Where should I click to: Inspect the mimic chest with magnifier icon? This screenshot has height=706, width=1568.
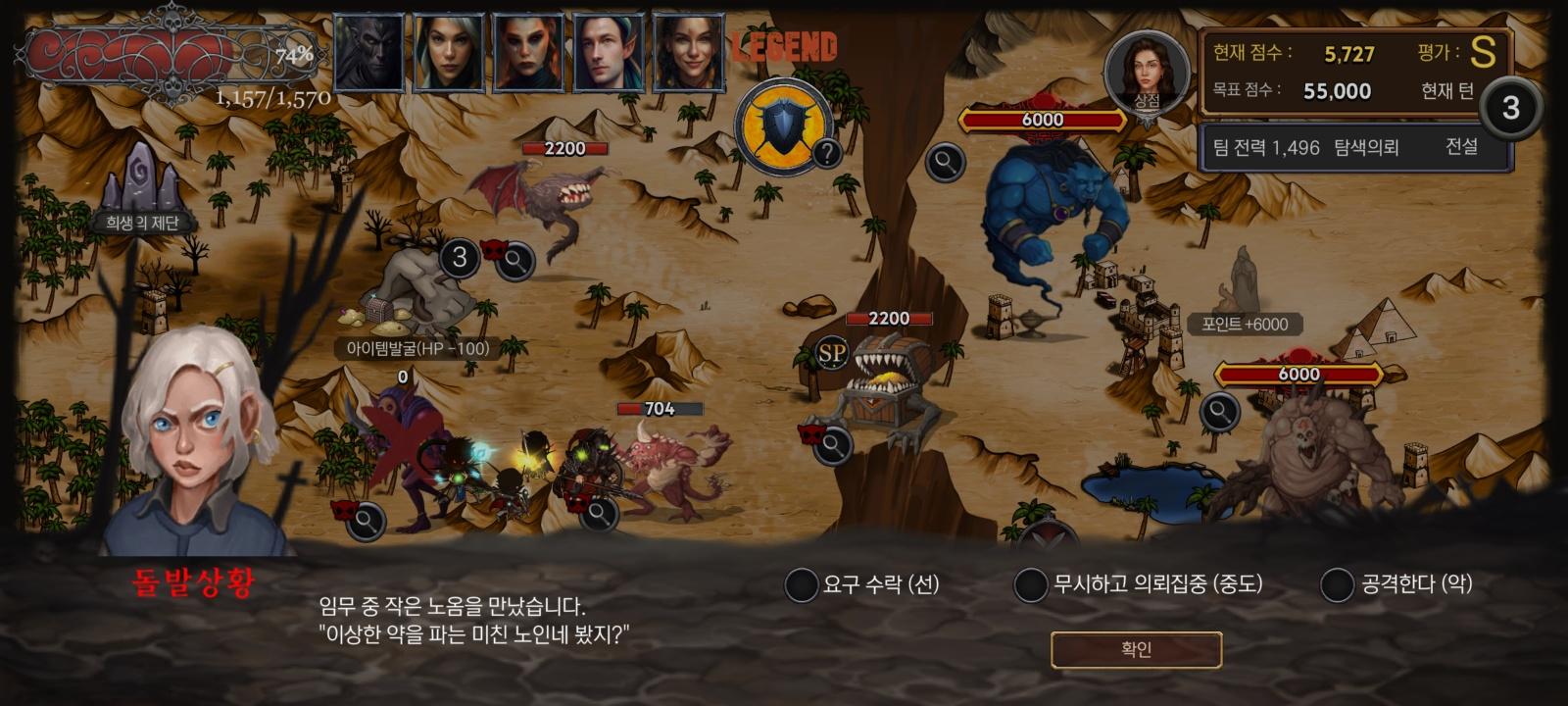(832, 446)
